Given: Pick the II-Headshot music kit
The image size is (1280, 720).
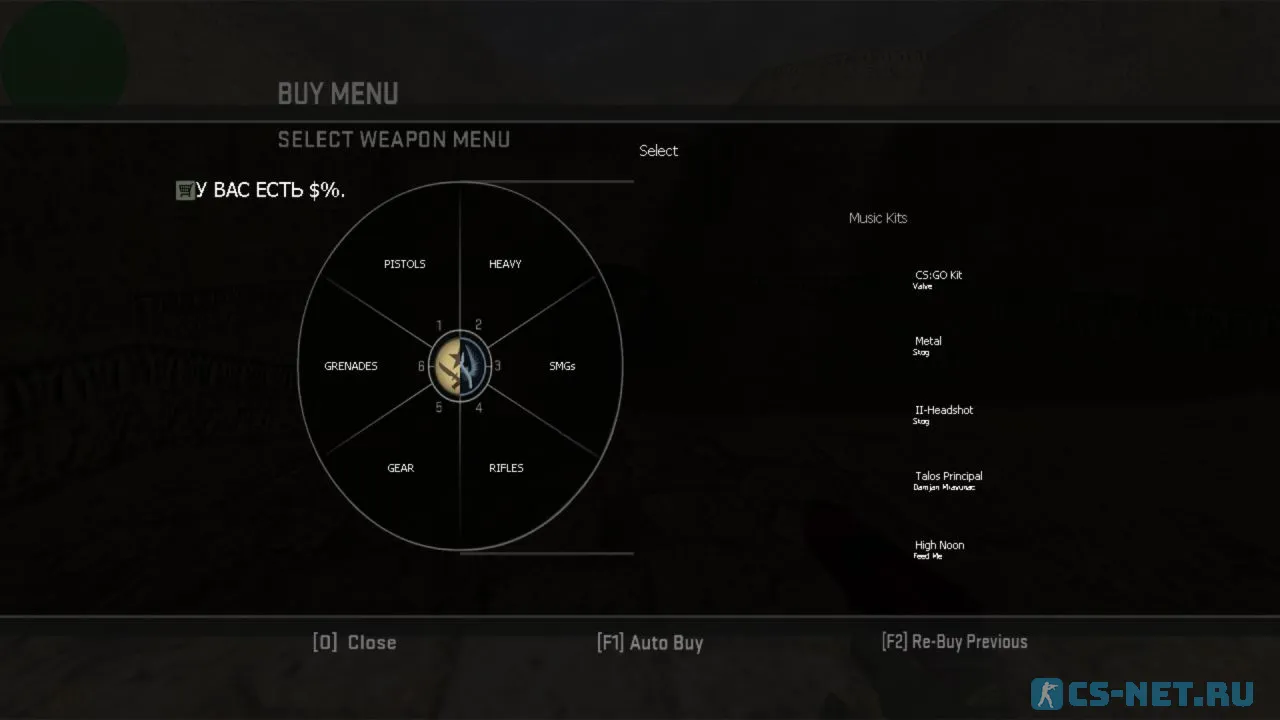Looking at the screenshot, I should coord(943,411).
